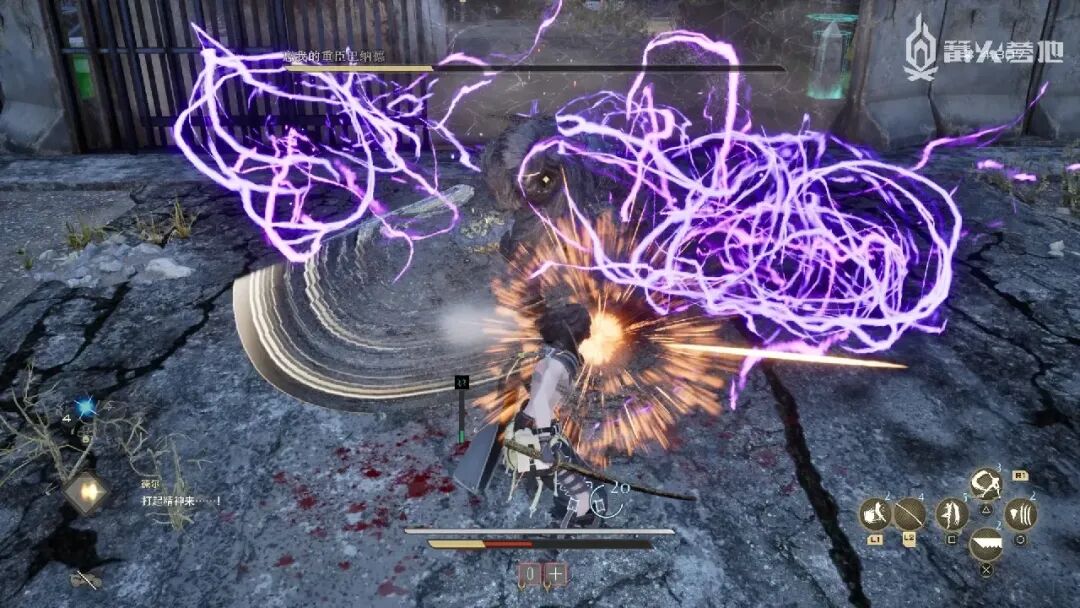Select the crossed-out weapon icon
Screen dimensions: 1080x608
coord(84,579)
